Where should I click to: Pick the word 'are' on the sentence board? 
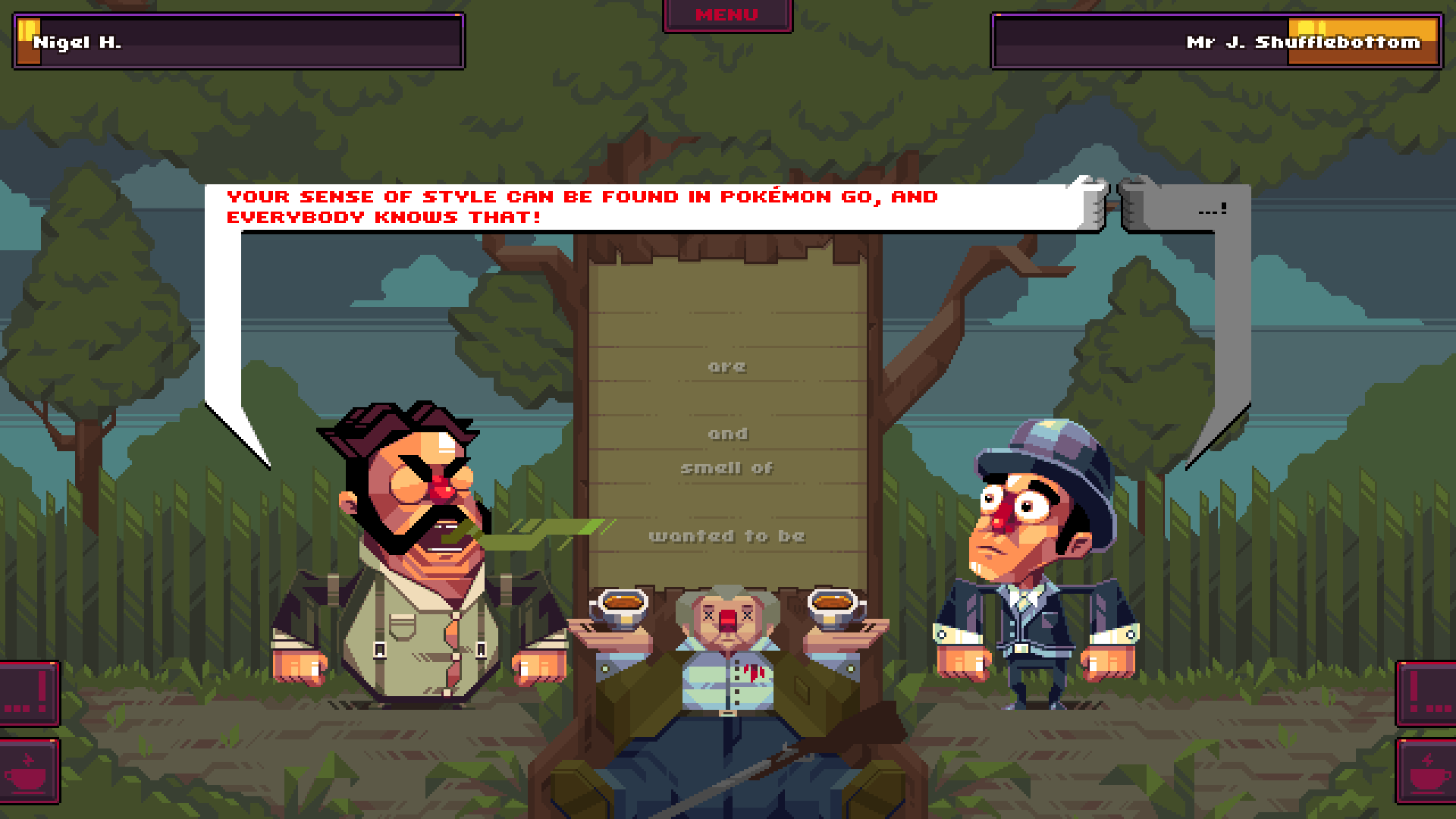[x=726, y=366]
